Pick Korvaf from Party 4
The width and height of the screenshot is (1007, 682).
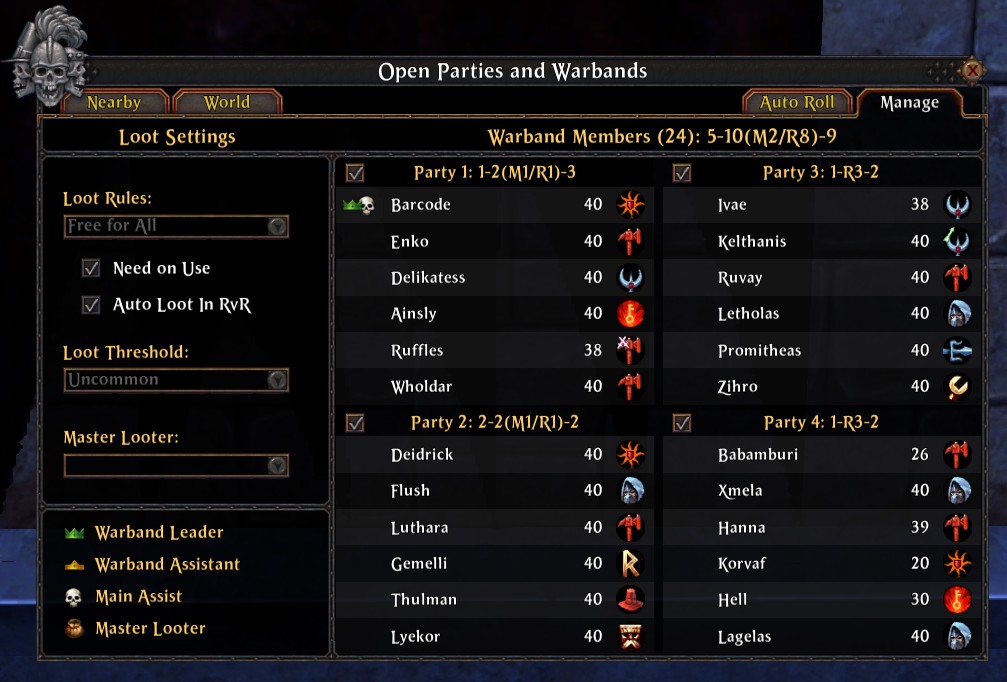[x=740, y=564]
